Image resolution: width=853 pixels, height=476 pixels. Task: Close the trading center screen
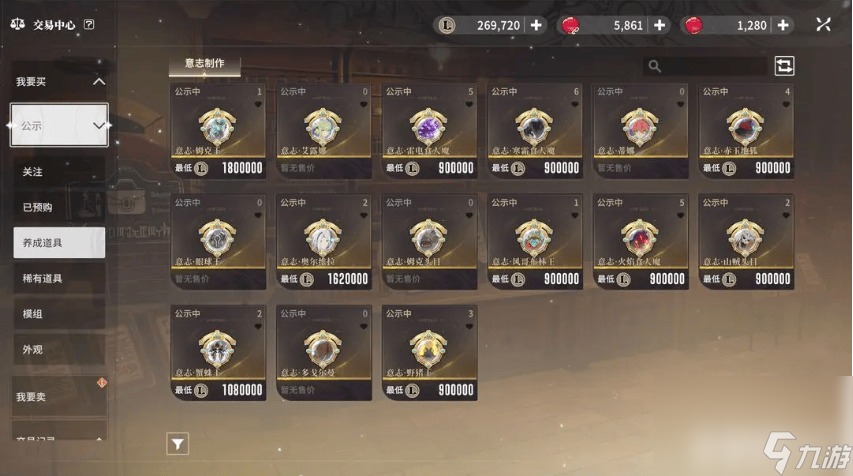tap(822, 25)
